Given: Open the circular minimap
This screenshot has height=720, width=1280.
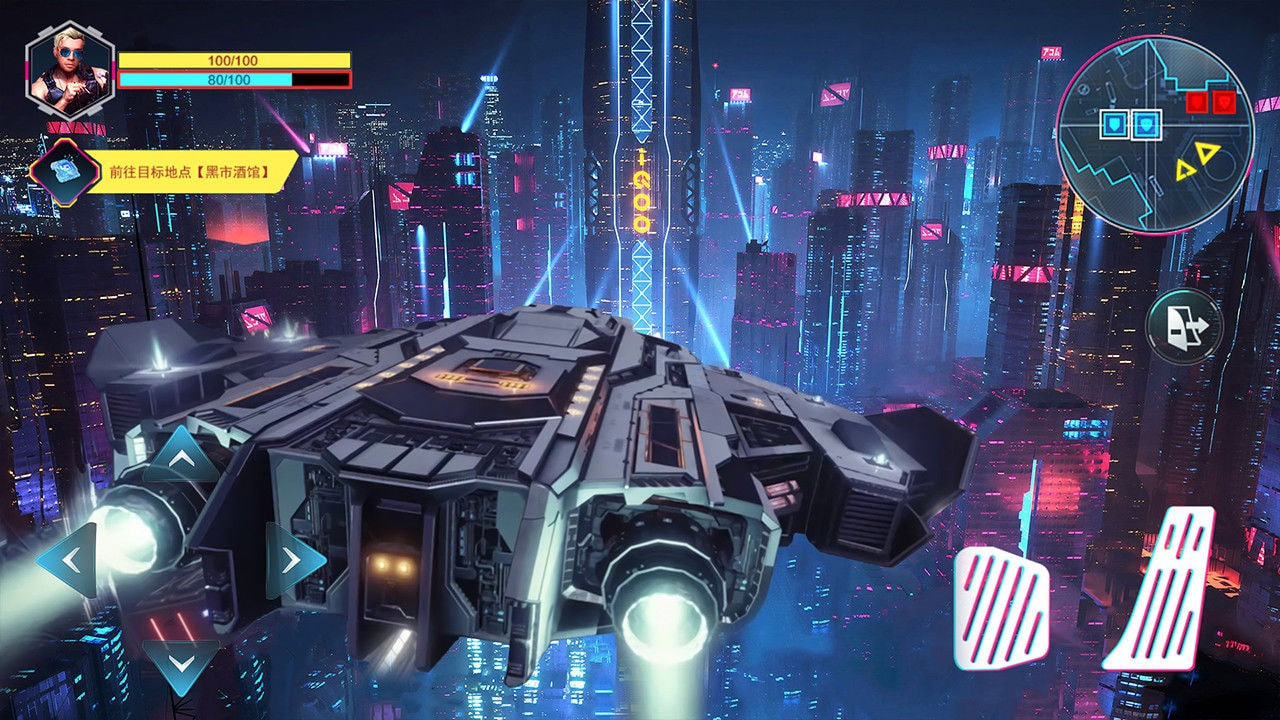Looking at the screenshot, I should pos(1154,135).
